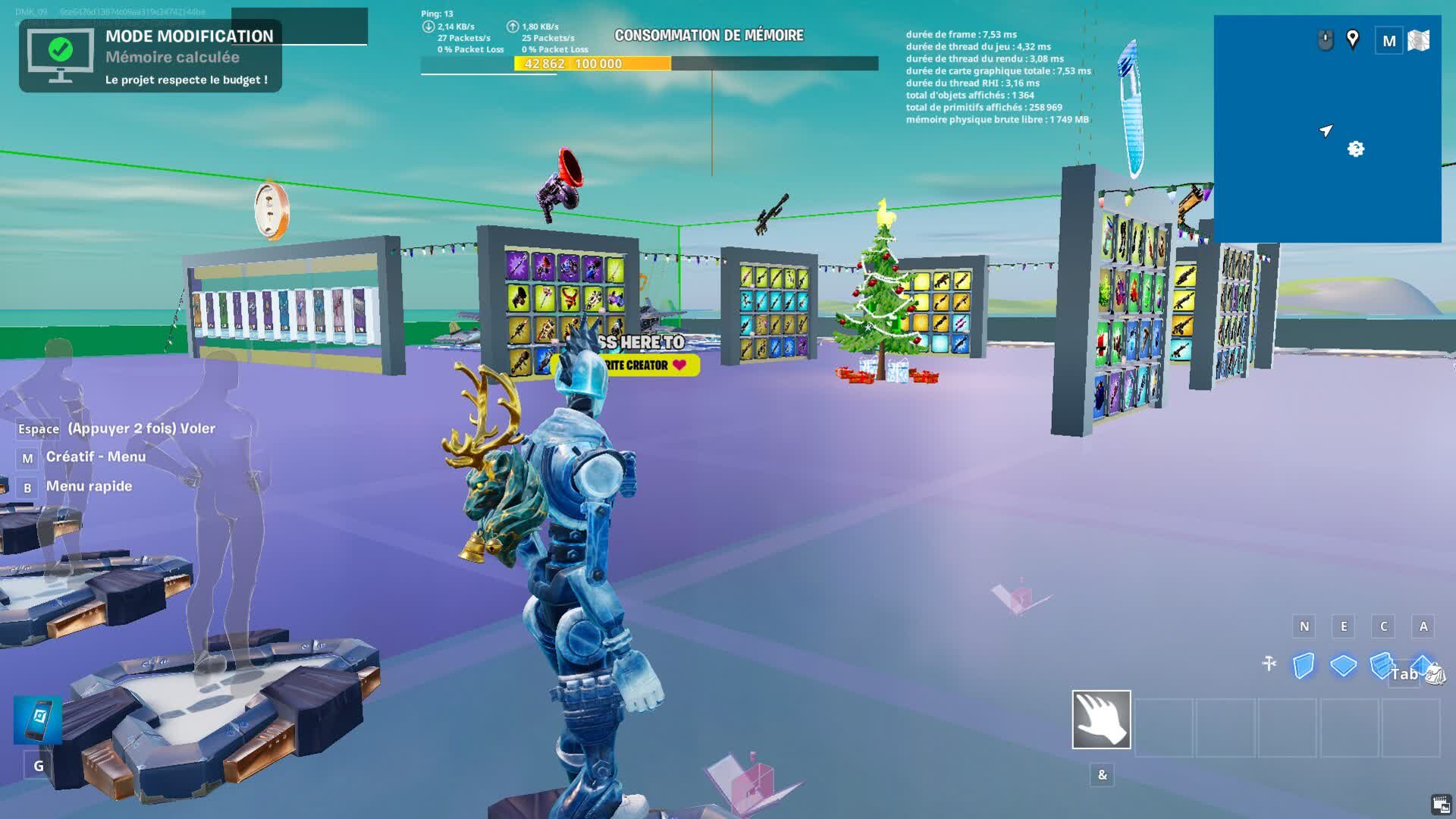
Task: Click the settings gear on the minimap
Action: coord(1357,150)
